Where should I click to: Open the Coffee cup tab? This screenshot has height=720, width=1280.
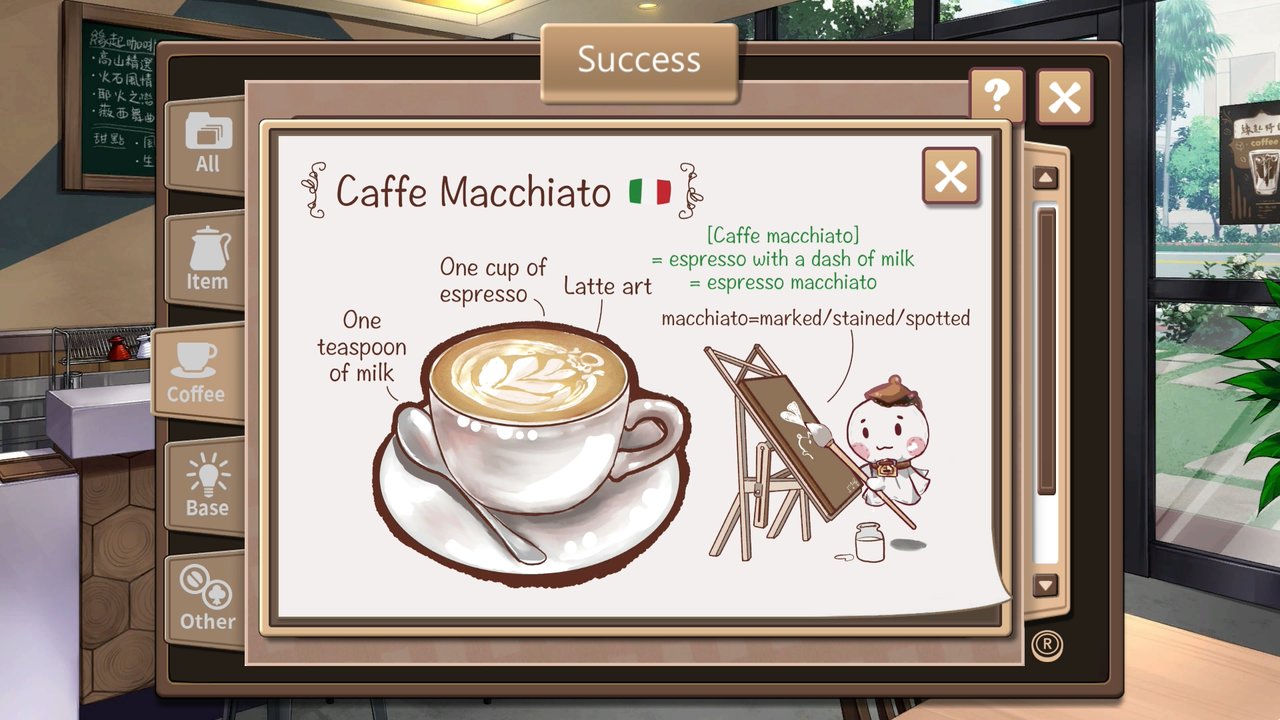199,370
